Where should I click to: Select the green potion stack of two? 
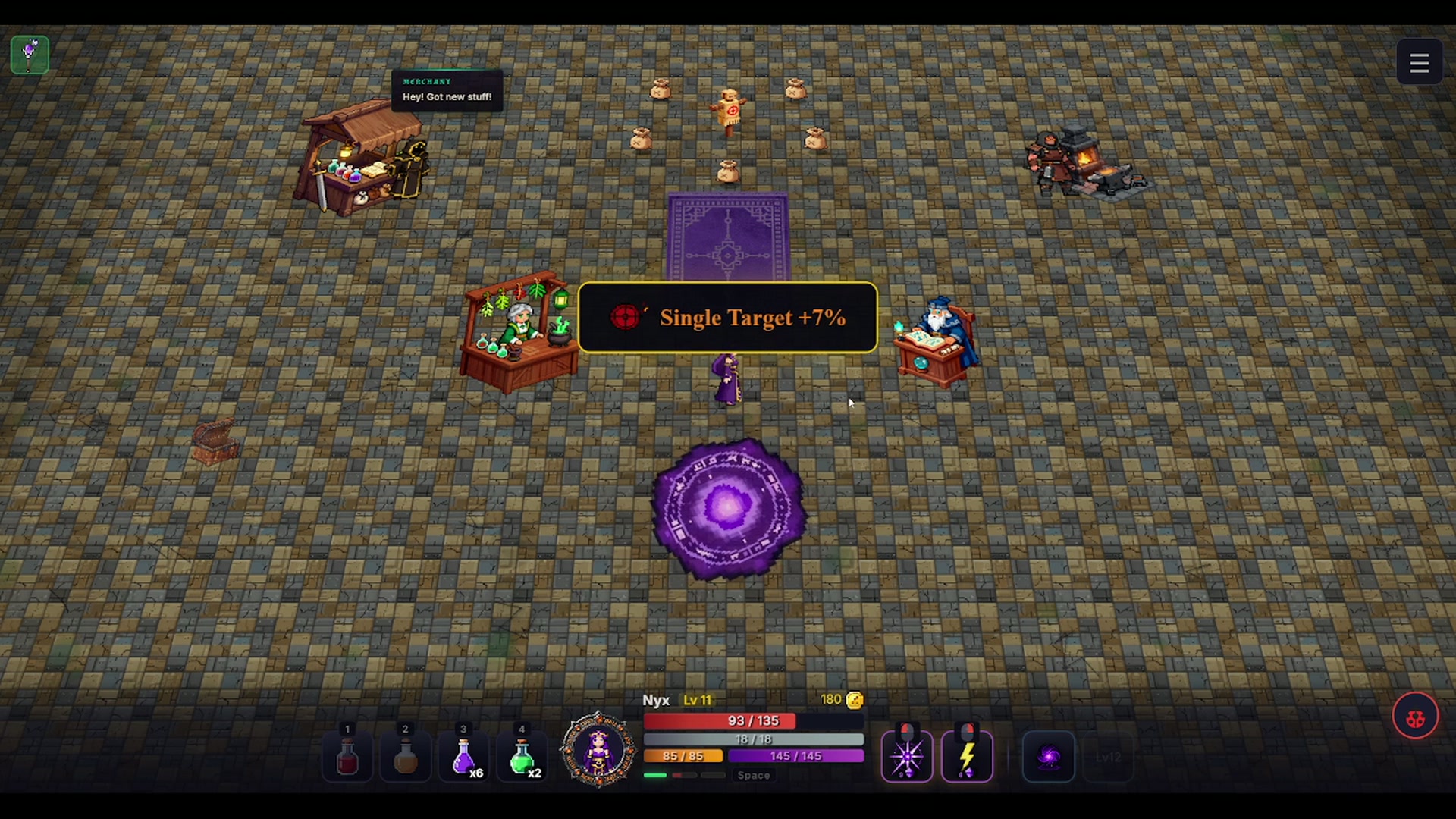click(x=522, y=757)
